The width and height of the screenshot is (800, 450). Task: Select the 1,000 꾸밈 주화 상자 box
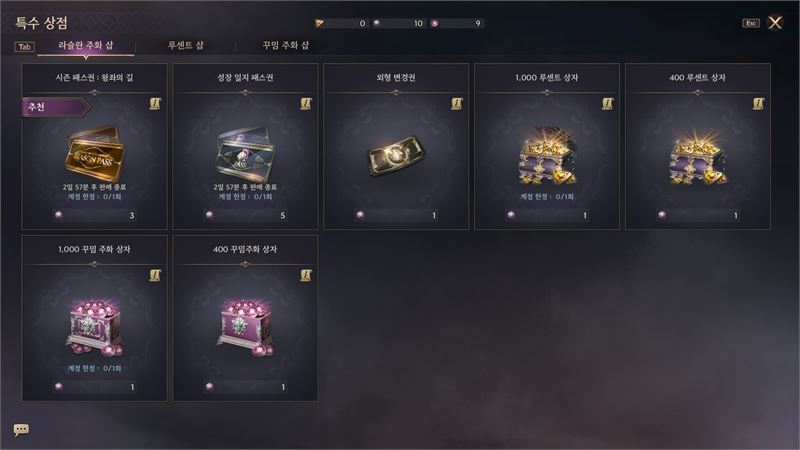coord(94,322)
